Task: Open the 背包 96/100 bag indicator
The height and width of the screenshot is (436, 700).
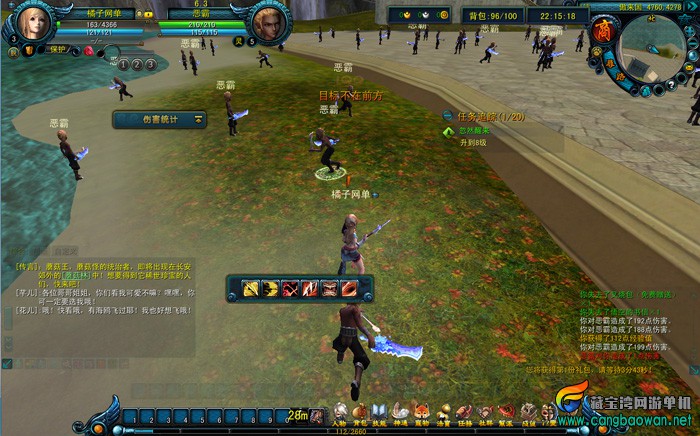Action: (490, 15)
